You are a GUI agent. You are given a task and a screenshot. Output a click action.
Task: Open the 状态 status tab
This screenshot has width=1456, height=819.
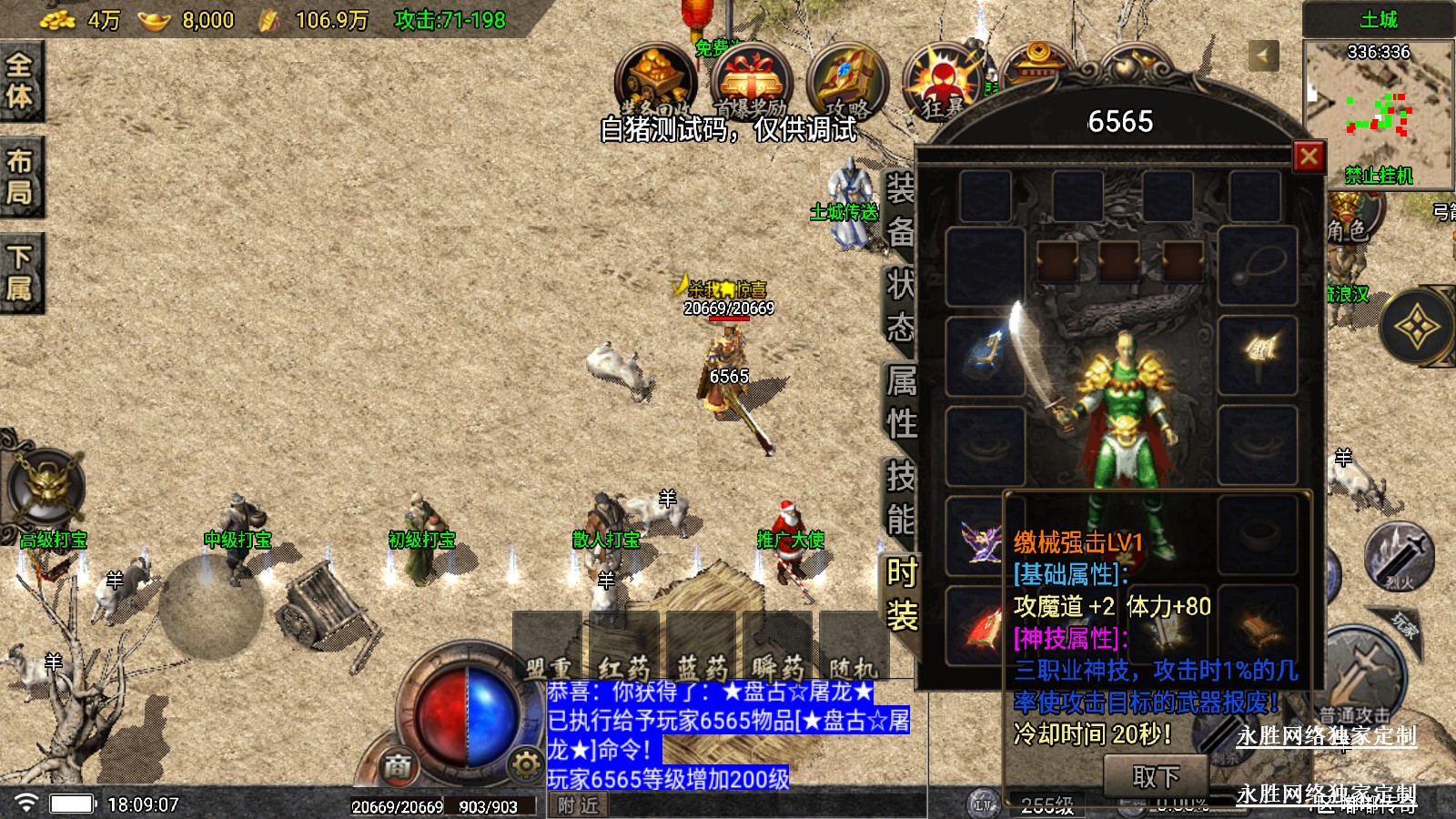[900, 306]
